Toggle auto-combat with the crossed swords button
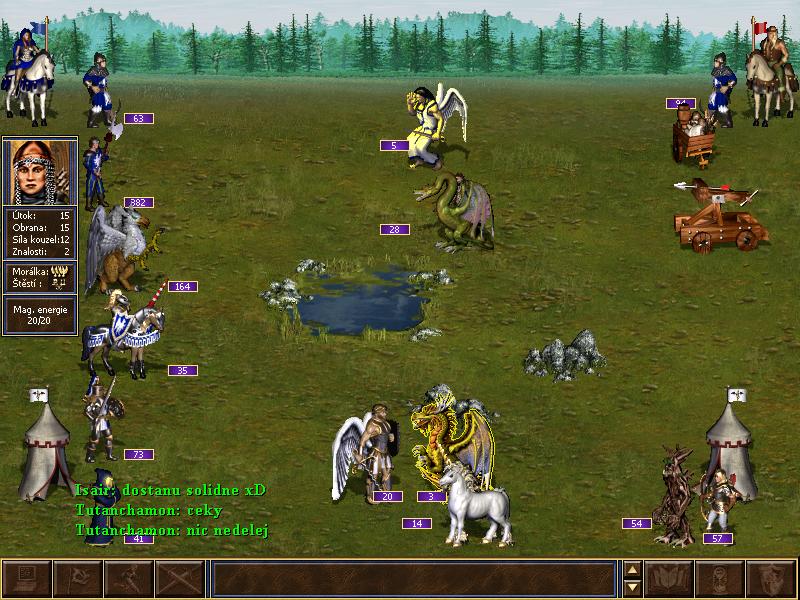Screen dimensions: 800x600 tap(180, 579)
